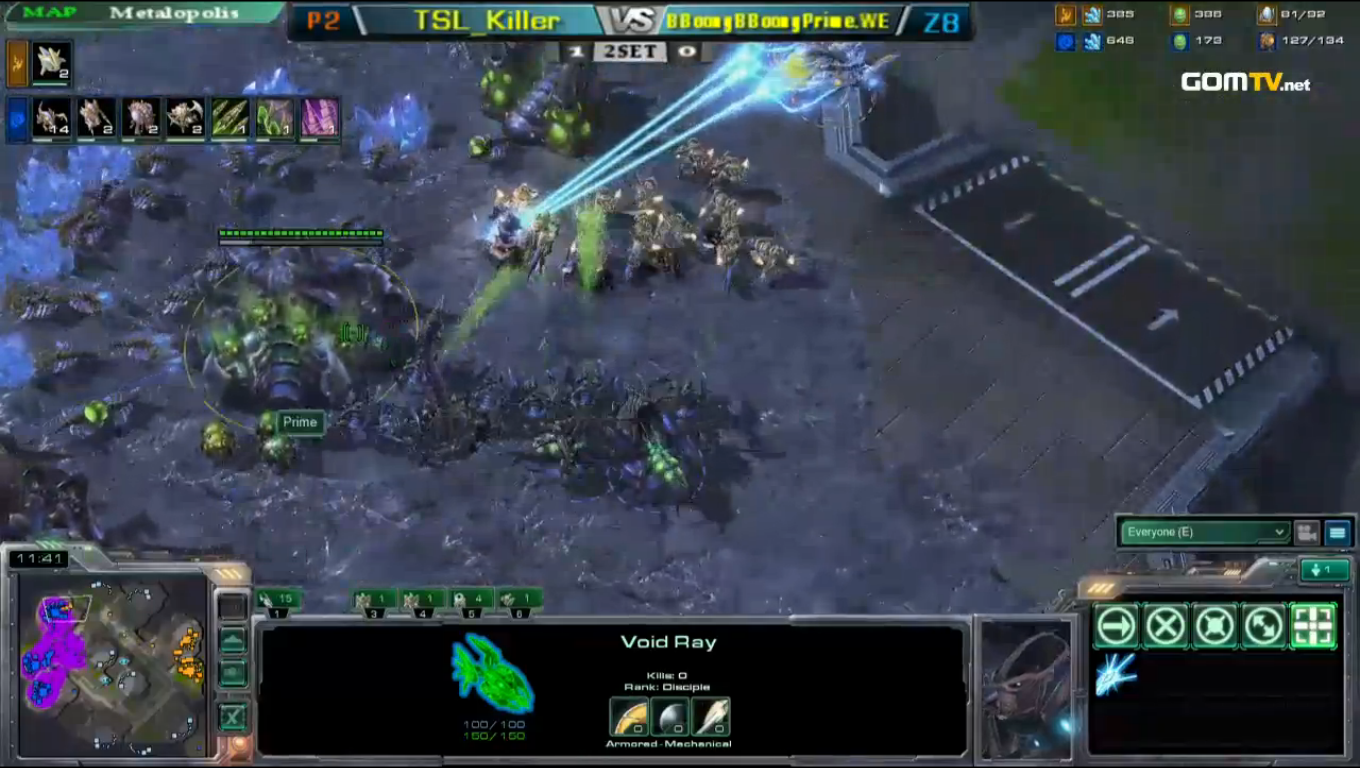
Task: Click the chevron on the chat channel selector
Action: (x=1281, y=532)
